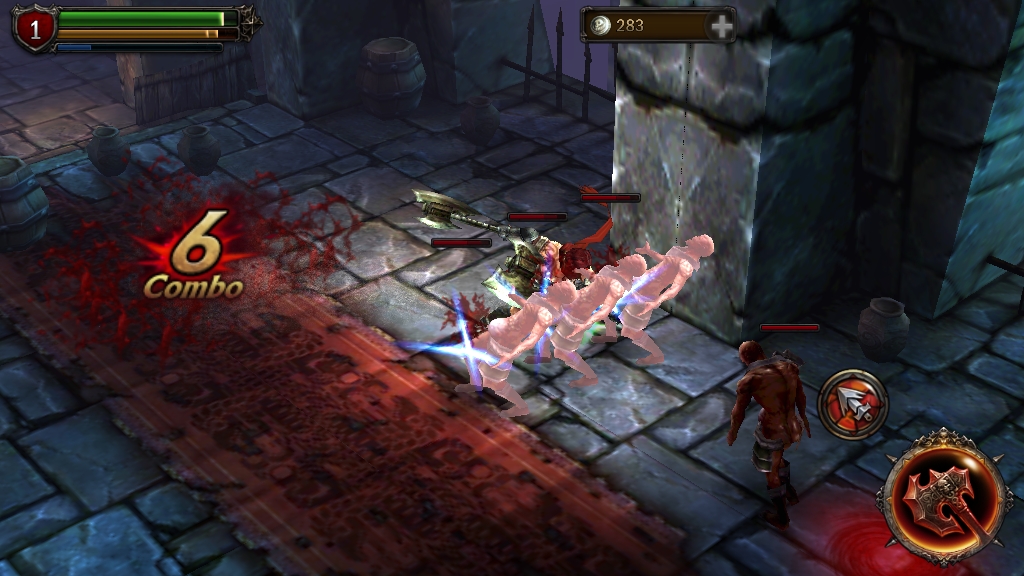
Task: Tap the plus button to add coins
Action: pyautogui.click(x=721, y=26)
